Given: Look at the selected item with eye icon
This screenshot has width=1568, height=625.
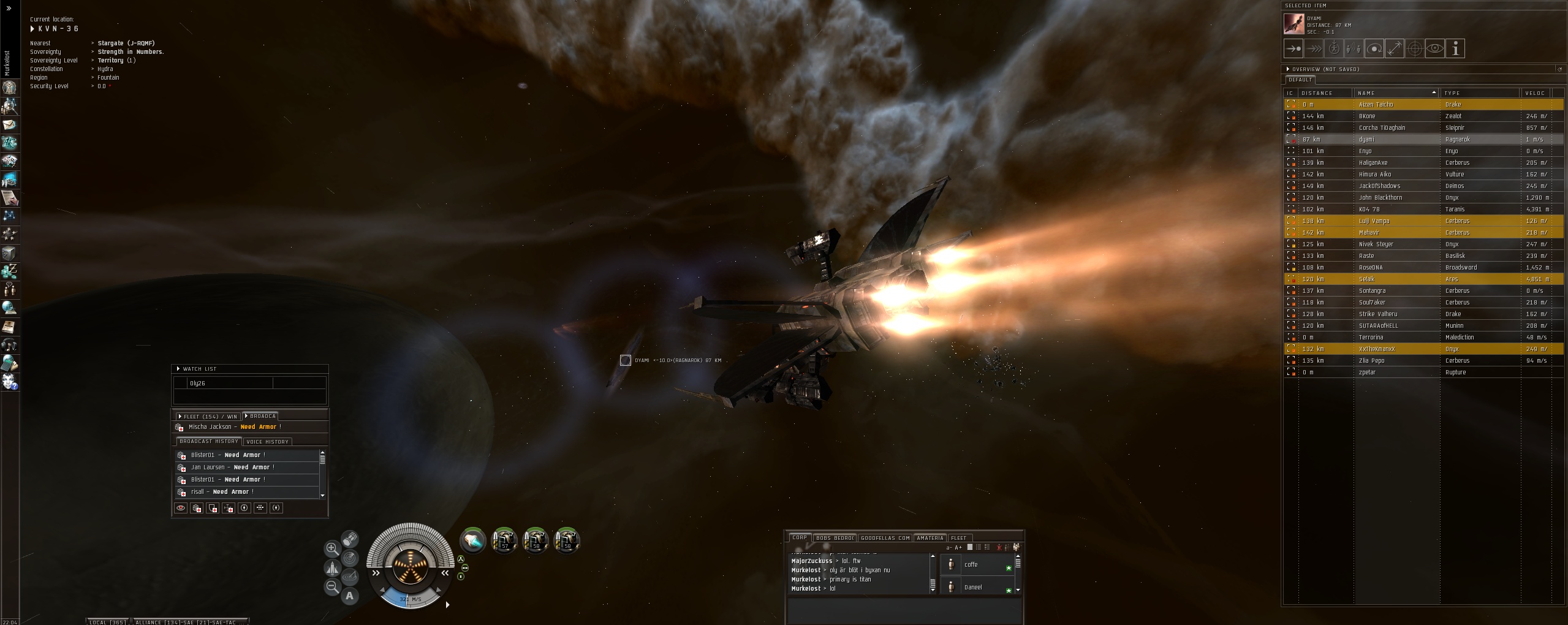Looking at the screenshot, I should [1434, 48].
